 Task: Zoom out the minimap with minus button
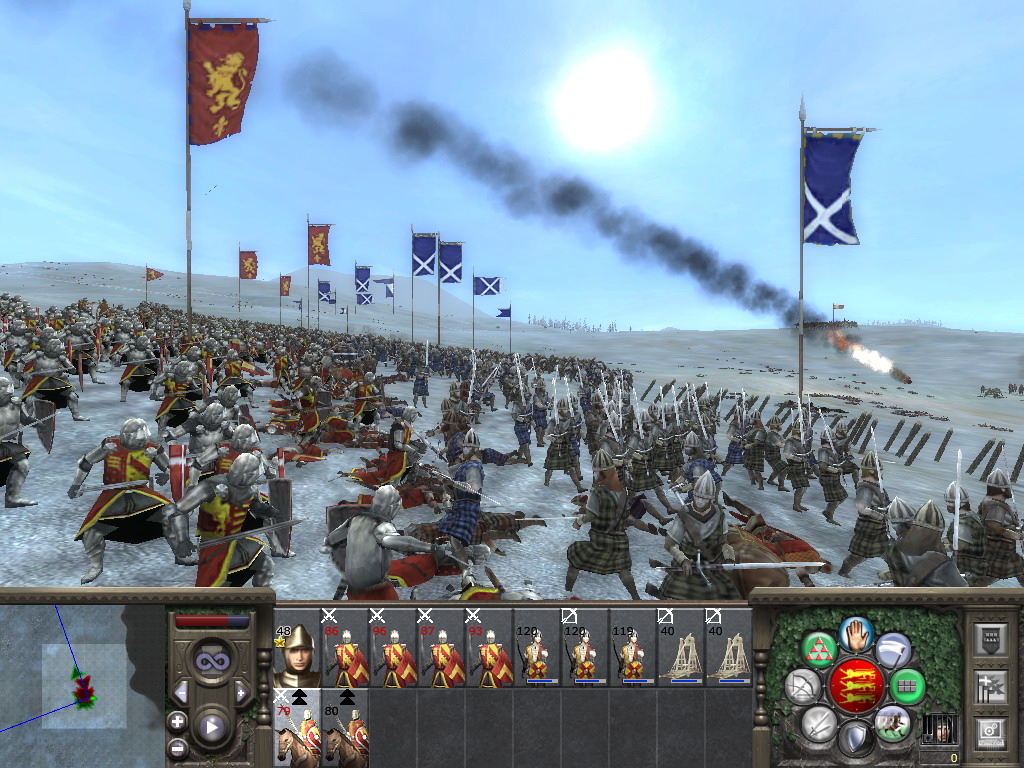(177, 747)
